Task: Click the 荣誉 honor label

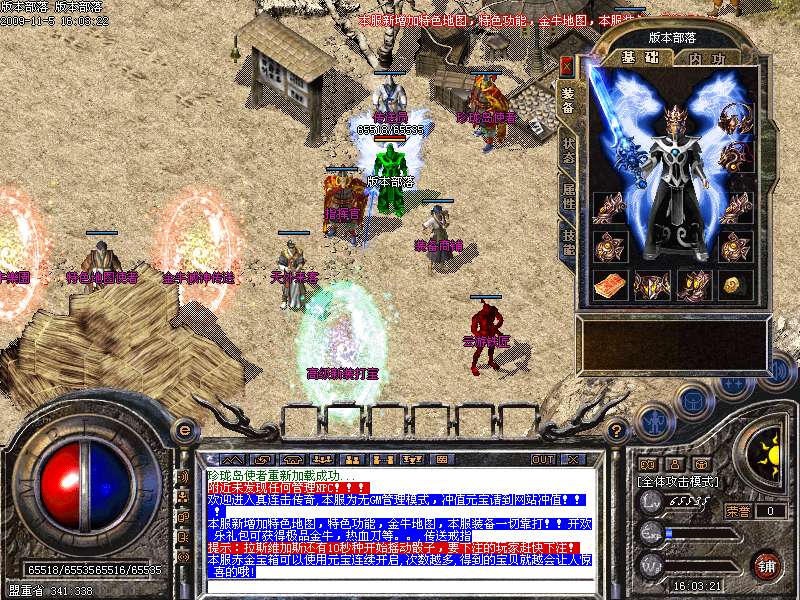Action: [738, 510]
